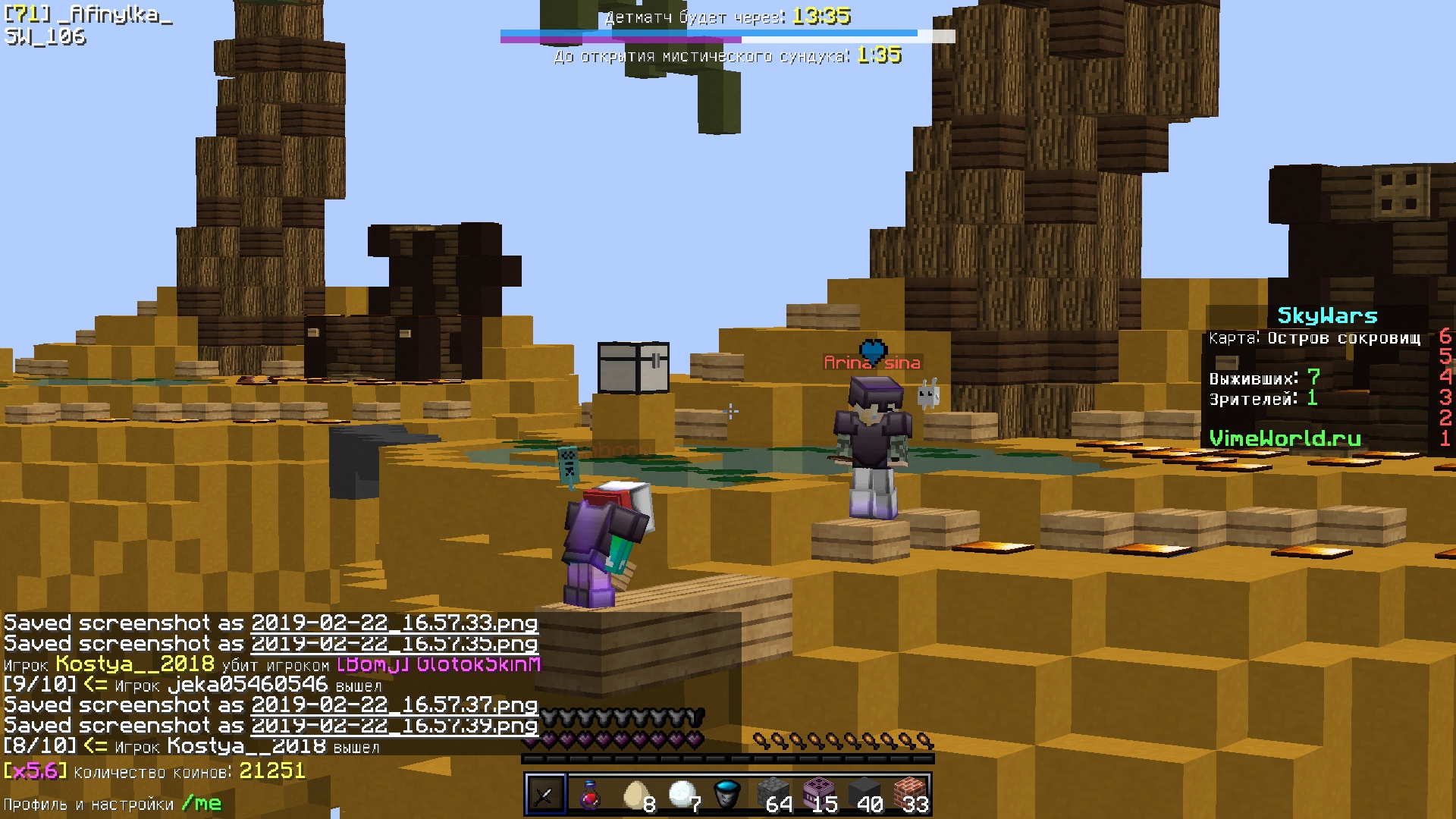The image size is (1456, 819).
Task: Open screenshot link 2019-02-22_16.57.33.png in chat
Action: coord(394,623)
